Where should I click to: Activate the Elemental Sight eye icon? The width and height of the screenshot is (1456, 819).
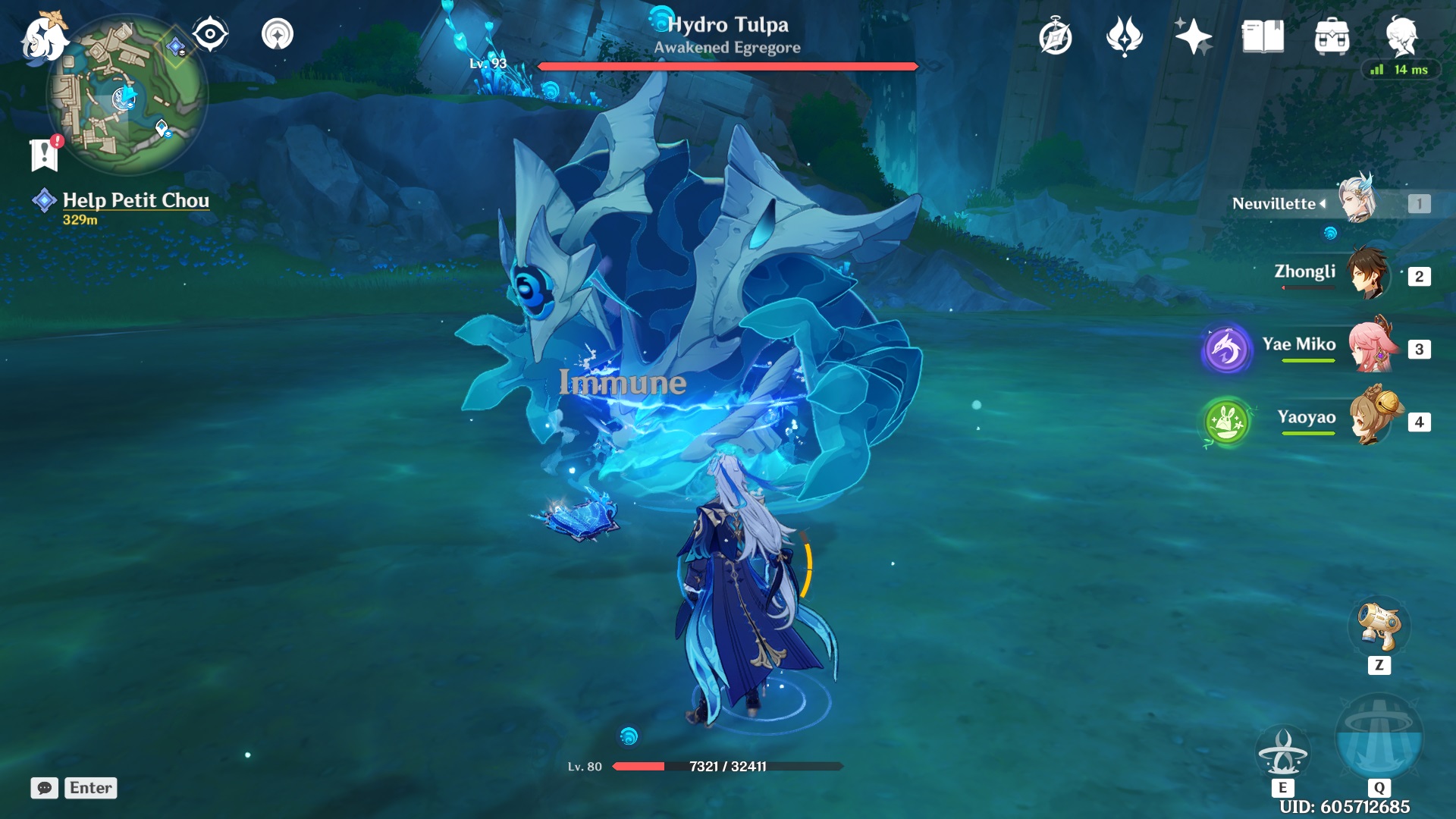pos(210,33)
